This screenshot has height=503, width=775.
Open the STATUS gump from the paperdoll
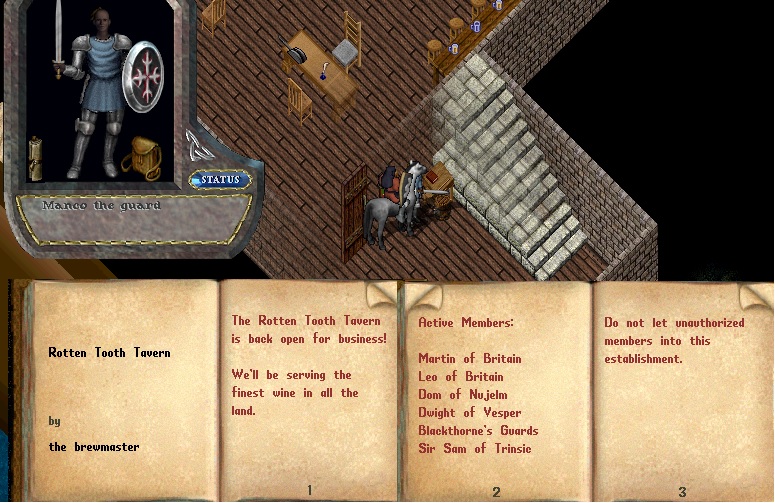[220, 180]
